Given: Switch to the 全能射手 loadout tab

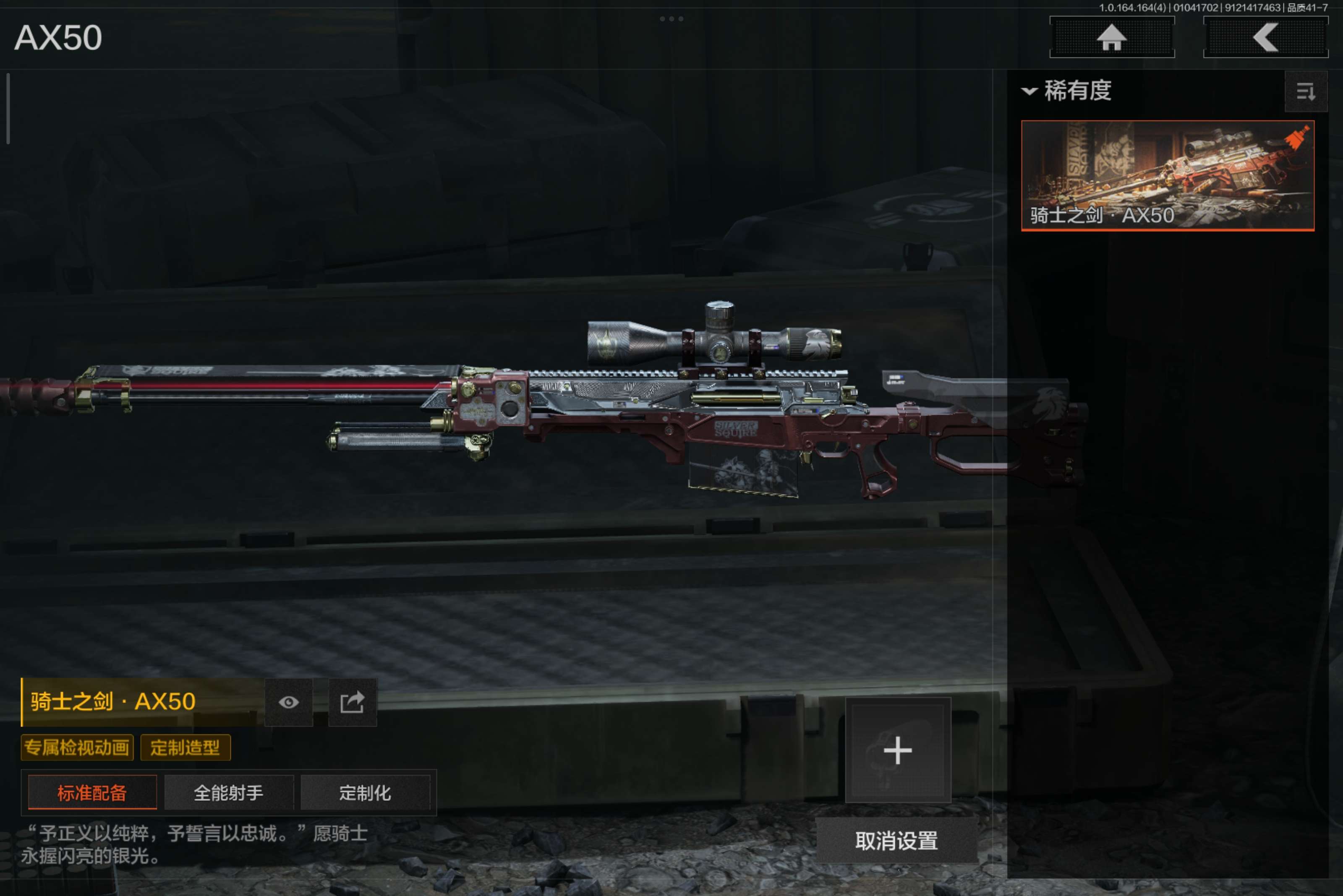Looking at the screenshot, I should [x=229, y=792].
